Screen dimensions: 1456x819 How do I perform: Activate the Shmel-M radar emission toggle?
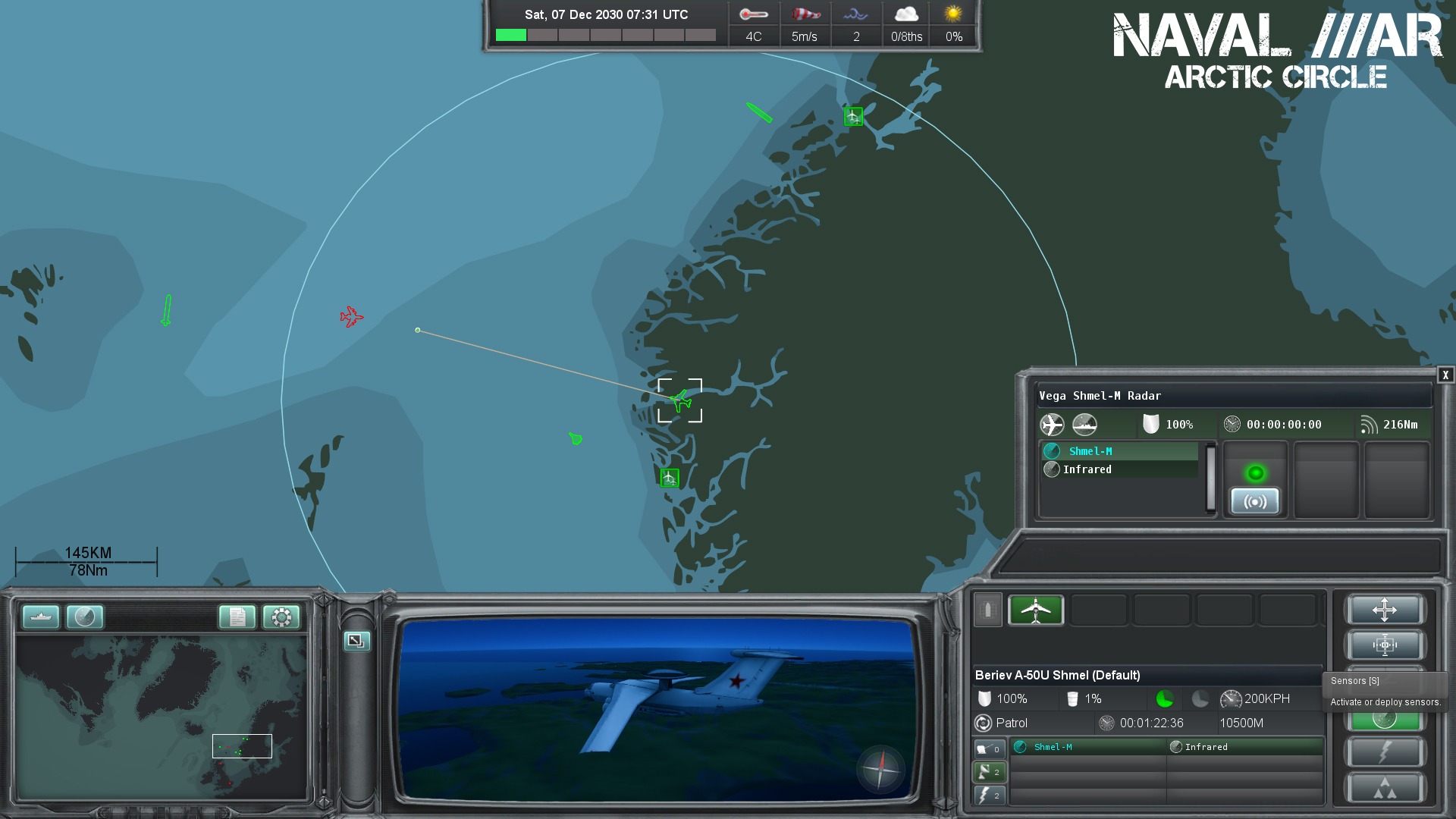click(x=1255, y=501)
